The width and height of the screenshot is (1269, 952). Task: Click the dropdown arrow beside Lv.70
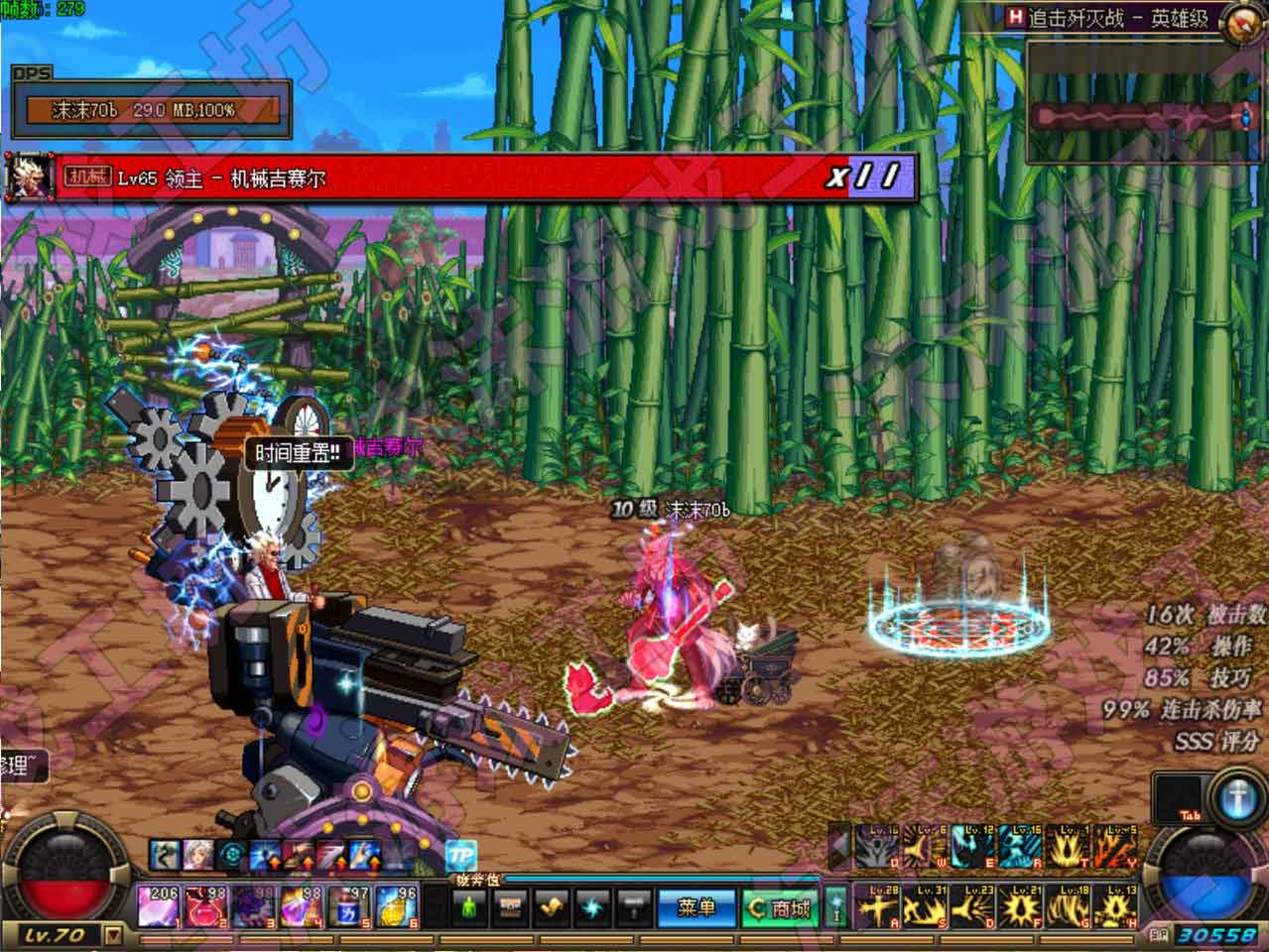tap(113, 934)
